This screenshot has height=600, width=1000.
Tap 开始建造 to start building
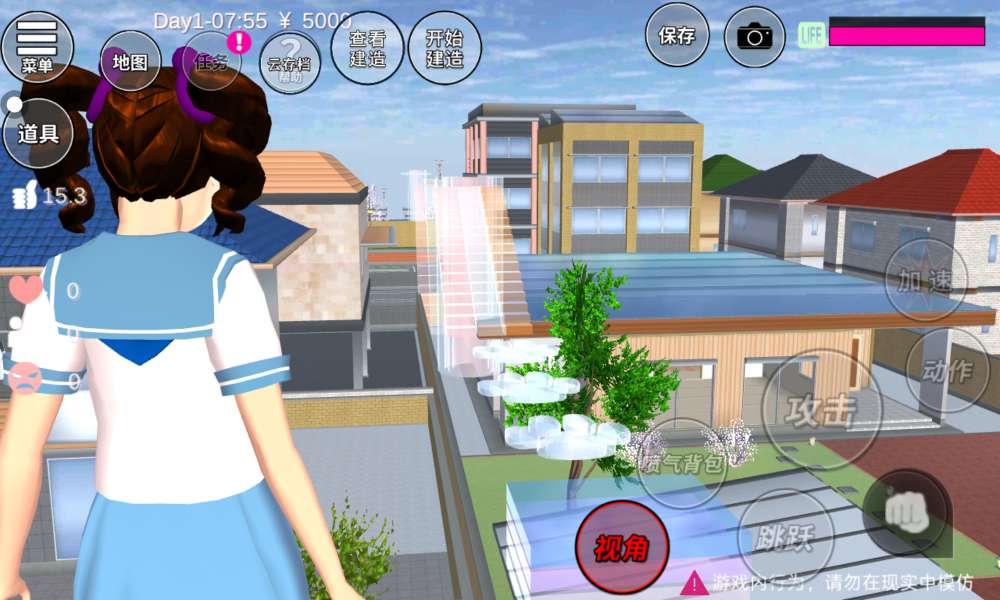444,48
